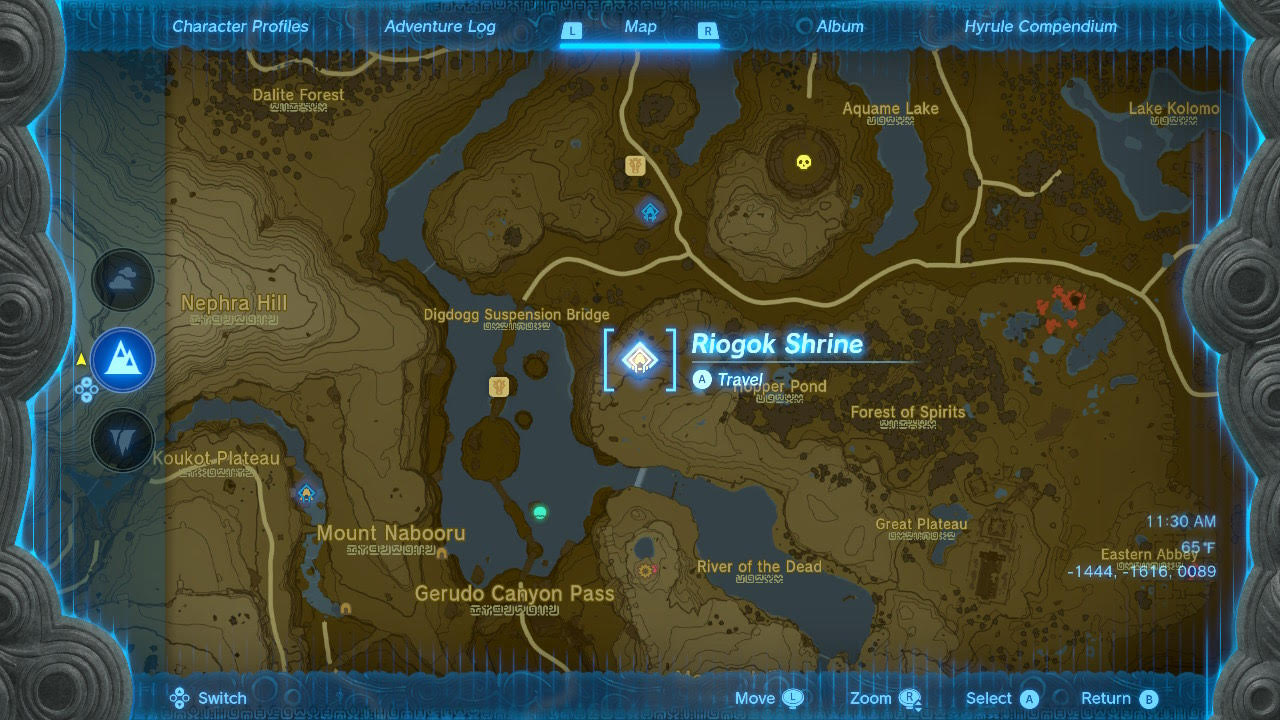Click the green Device Dispenser marker below the bridge
The height and width of the screenshot is (720, 1280).
coord(538,512)
